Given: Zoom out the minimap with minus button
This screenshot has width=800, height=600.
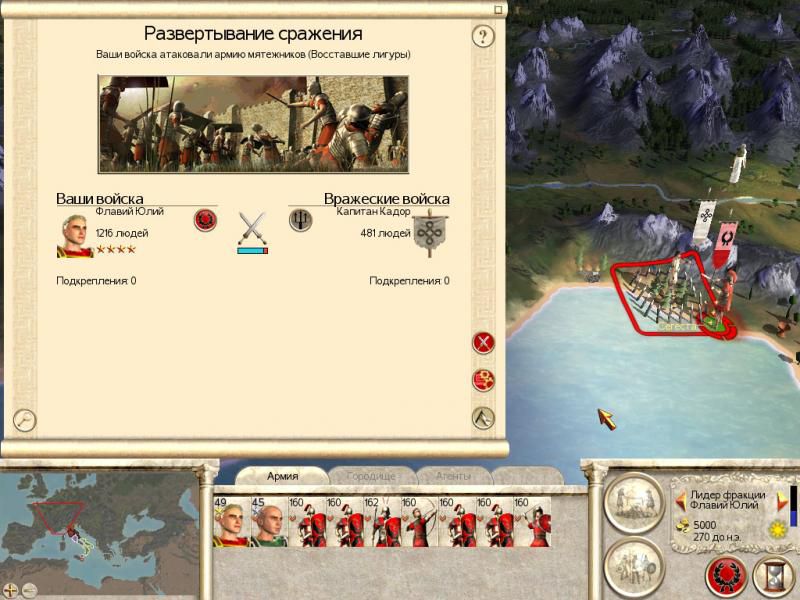Looking at the screenshot, I should tap(30, 590).
